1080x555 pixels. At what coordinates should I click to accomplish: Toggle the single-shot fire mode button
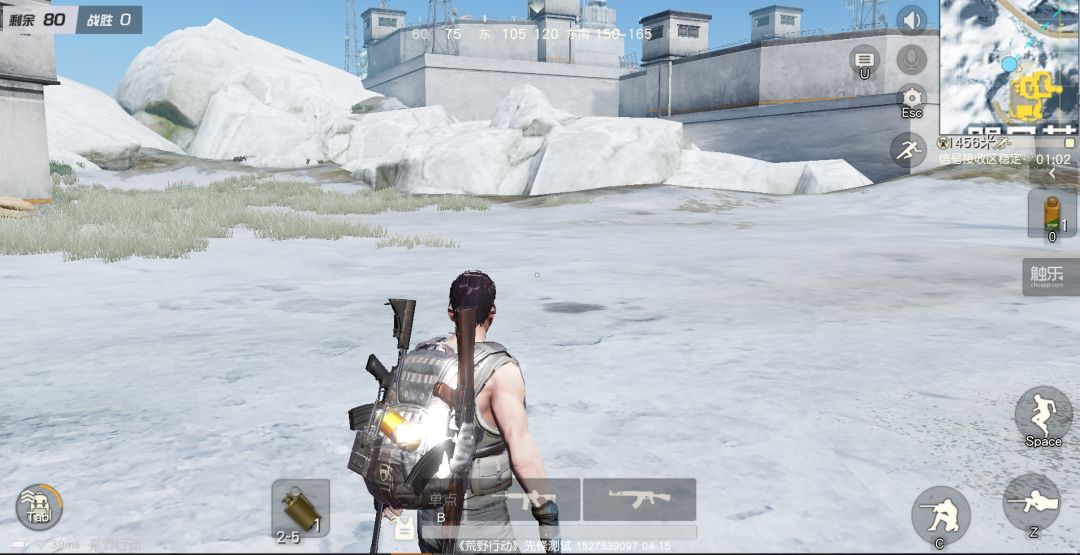pyautogui.click(x=442, y=505)
